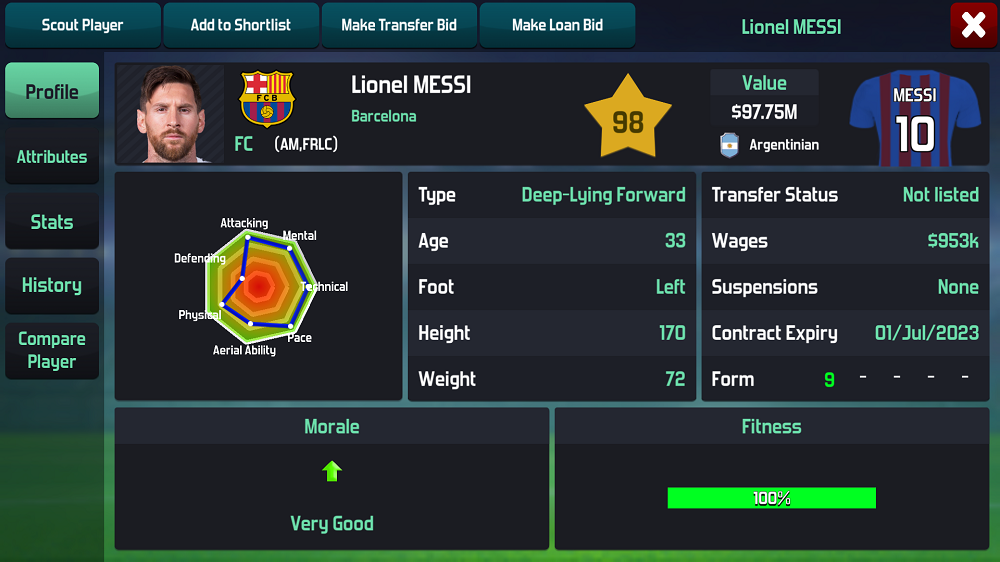
Task: Close the player profile window
Action: pyautogui.click(x=973, y=26)
